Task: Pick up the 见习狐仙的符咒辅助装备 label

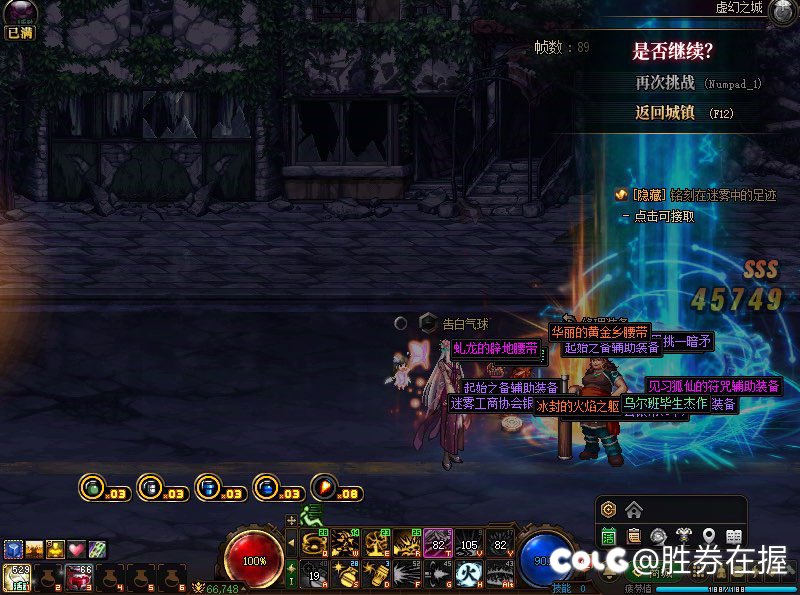Action: pyautogui.click(x=713, y=386)
